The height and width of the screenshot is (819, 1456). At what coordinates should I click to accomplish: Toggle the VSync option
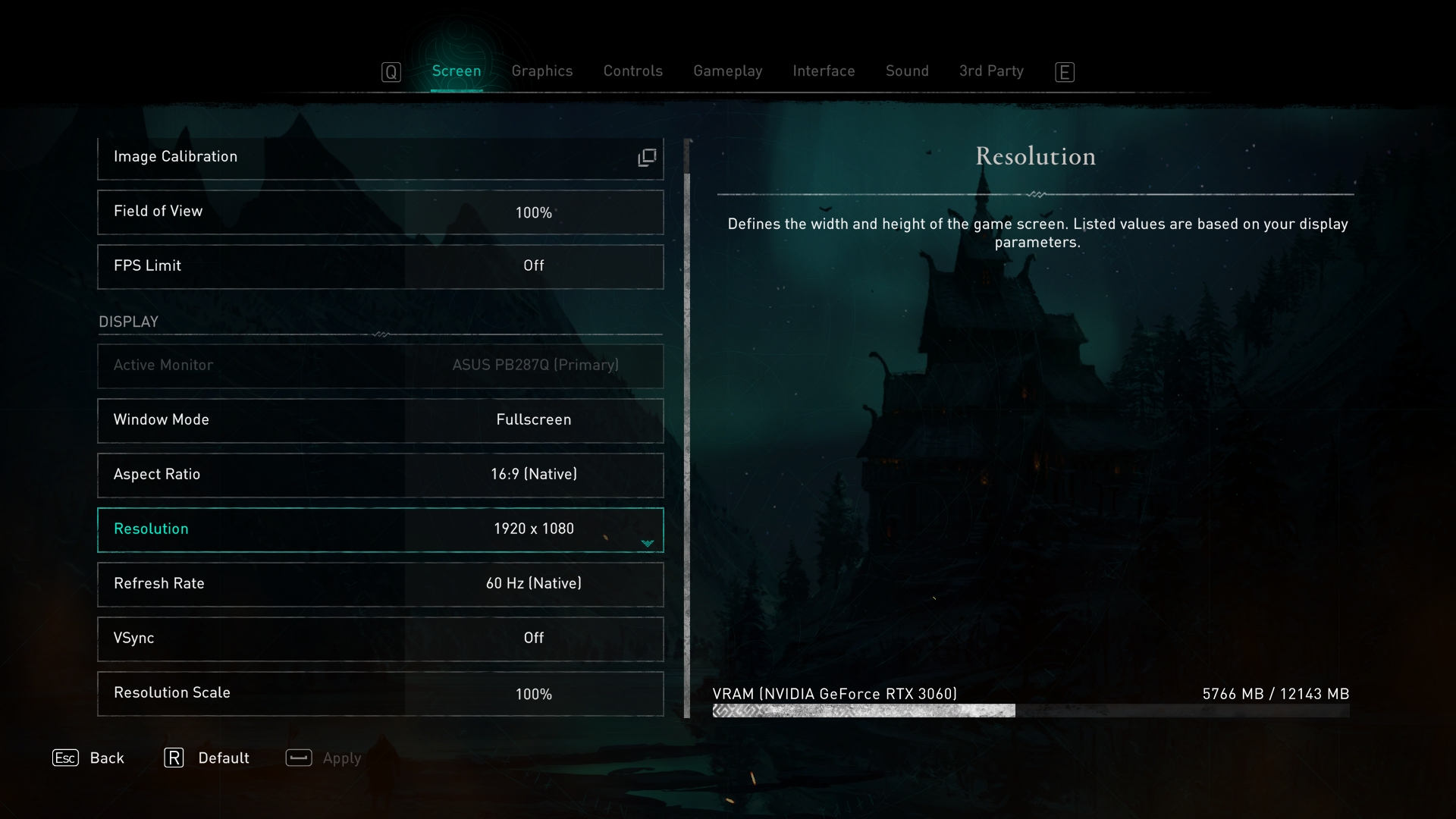380,639
